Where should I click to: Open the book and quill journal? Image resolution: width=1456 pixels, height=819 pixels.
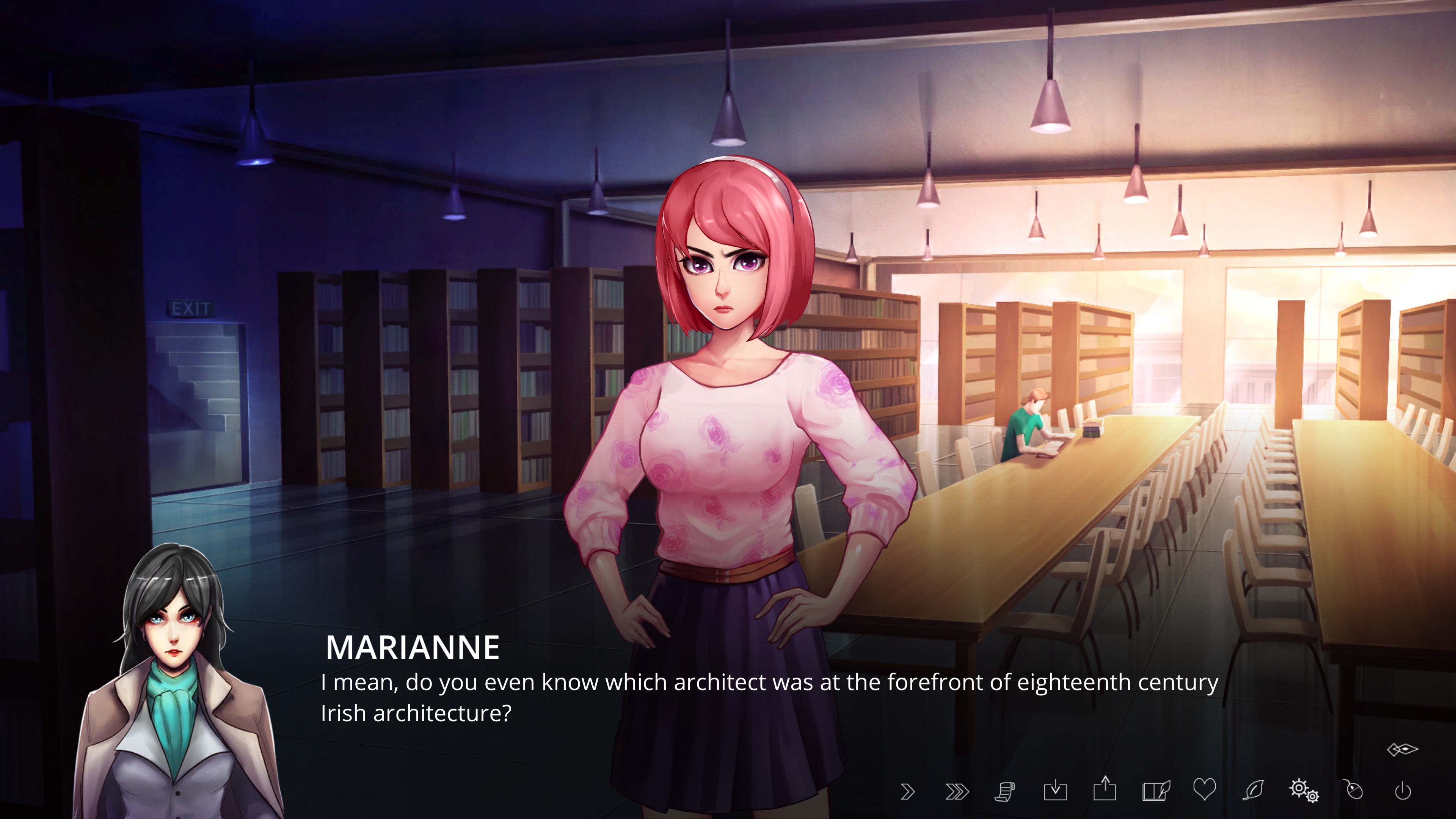(x=1155, y=790)
